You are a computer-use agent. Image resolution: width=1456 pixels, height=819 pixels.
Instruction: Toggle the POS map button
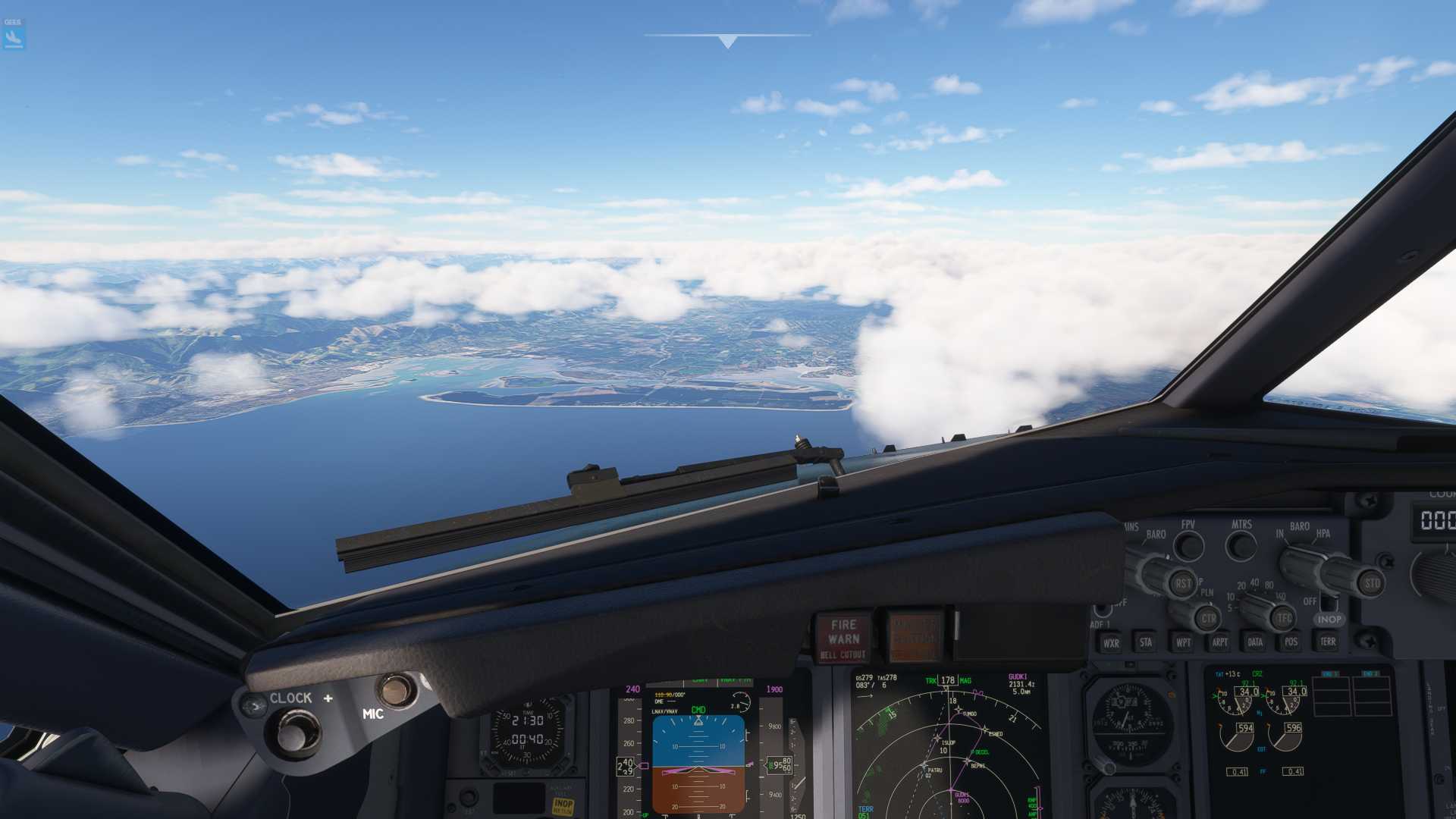pyautogui.click(x=1291, y=642)
